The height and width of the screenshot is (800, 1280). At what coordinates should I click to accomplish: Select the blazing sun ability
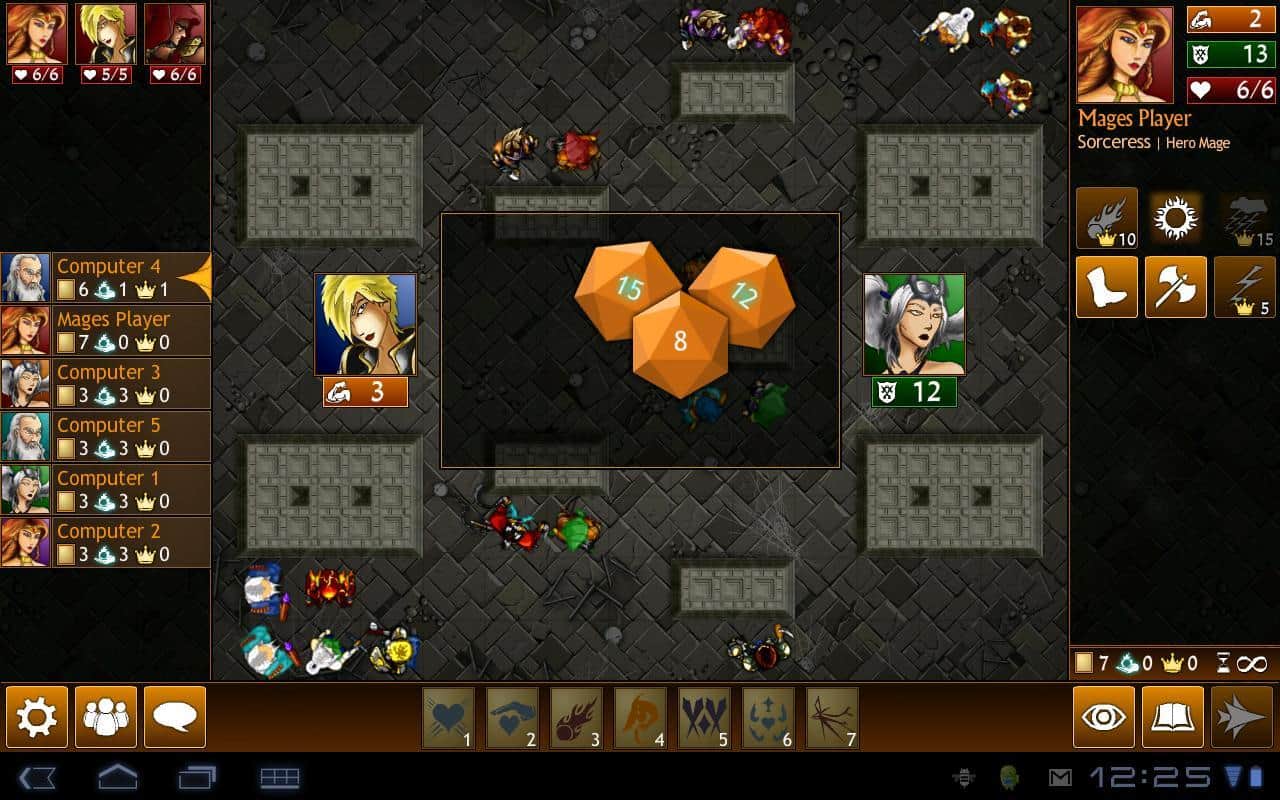(1175, 218)
